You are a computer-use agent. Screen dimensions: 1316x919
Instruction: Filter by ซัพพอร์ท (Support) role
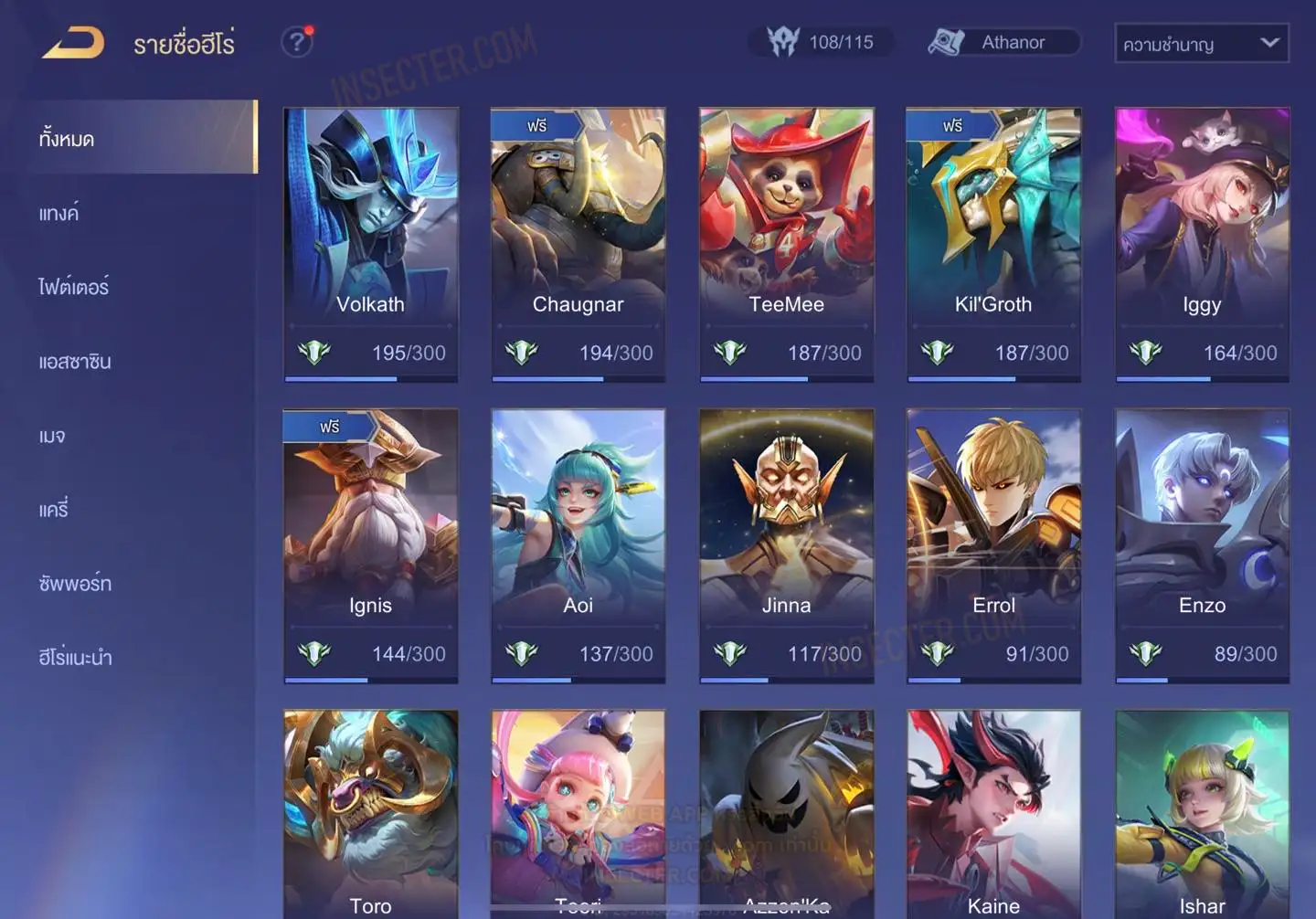click(75, 584)
